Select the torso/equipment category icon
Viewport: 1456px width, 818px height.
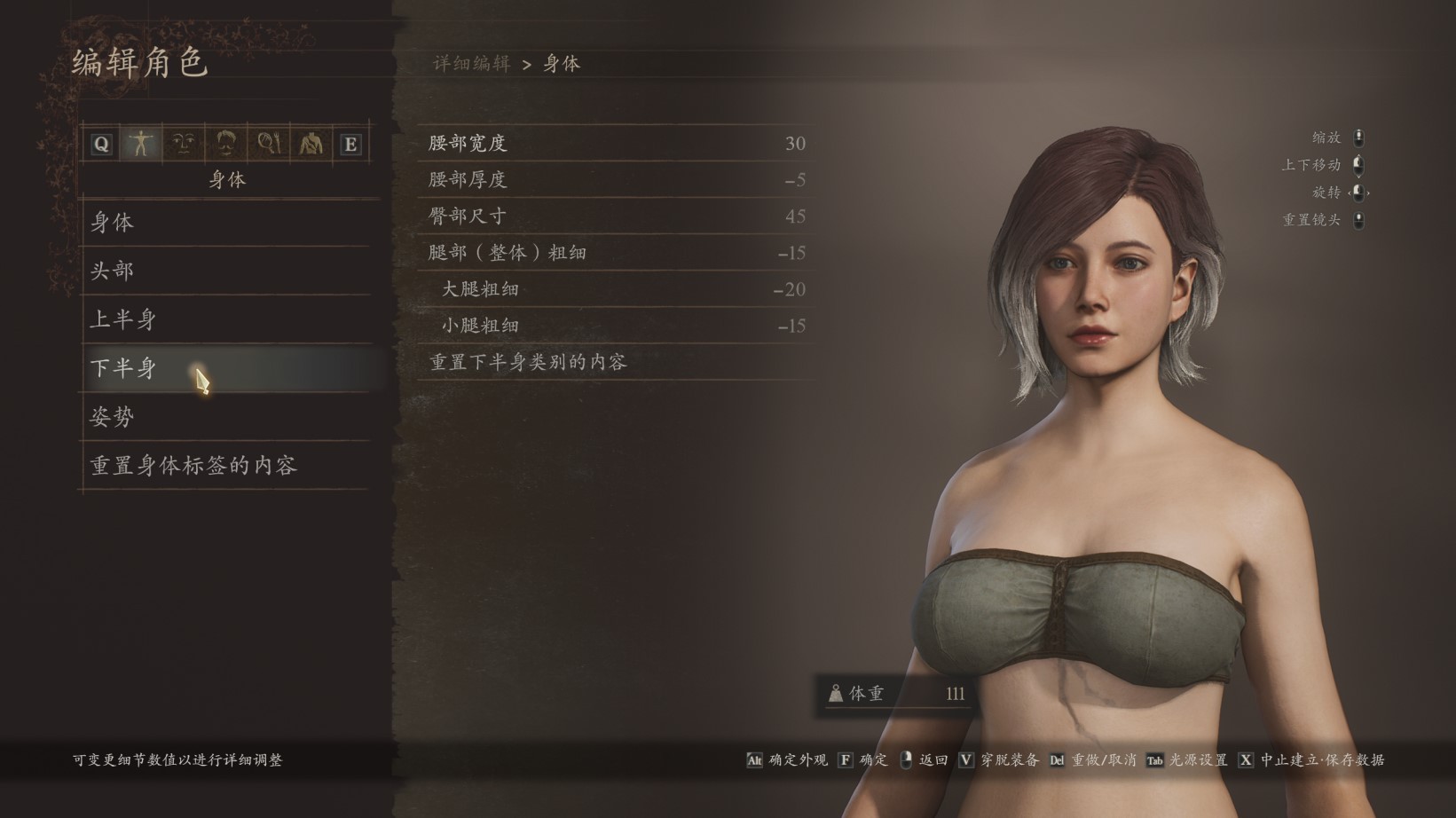pos(311,144)
